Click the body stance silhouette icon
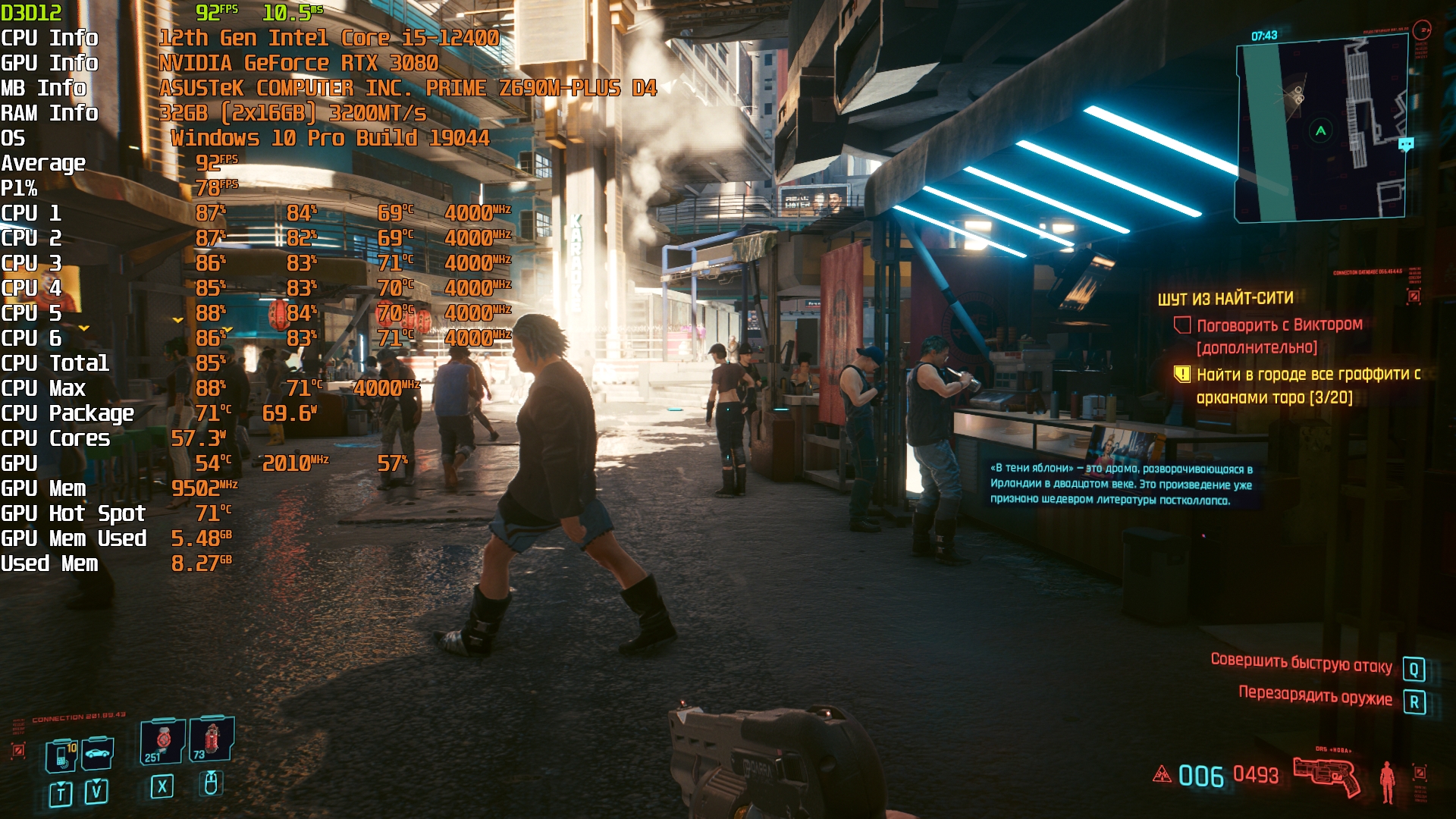Viewport: 1456px width, 819px height. click(x=1387, y=781)
